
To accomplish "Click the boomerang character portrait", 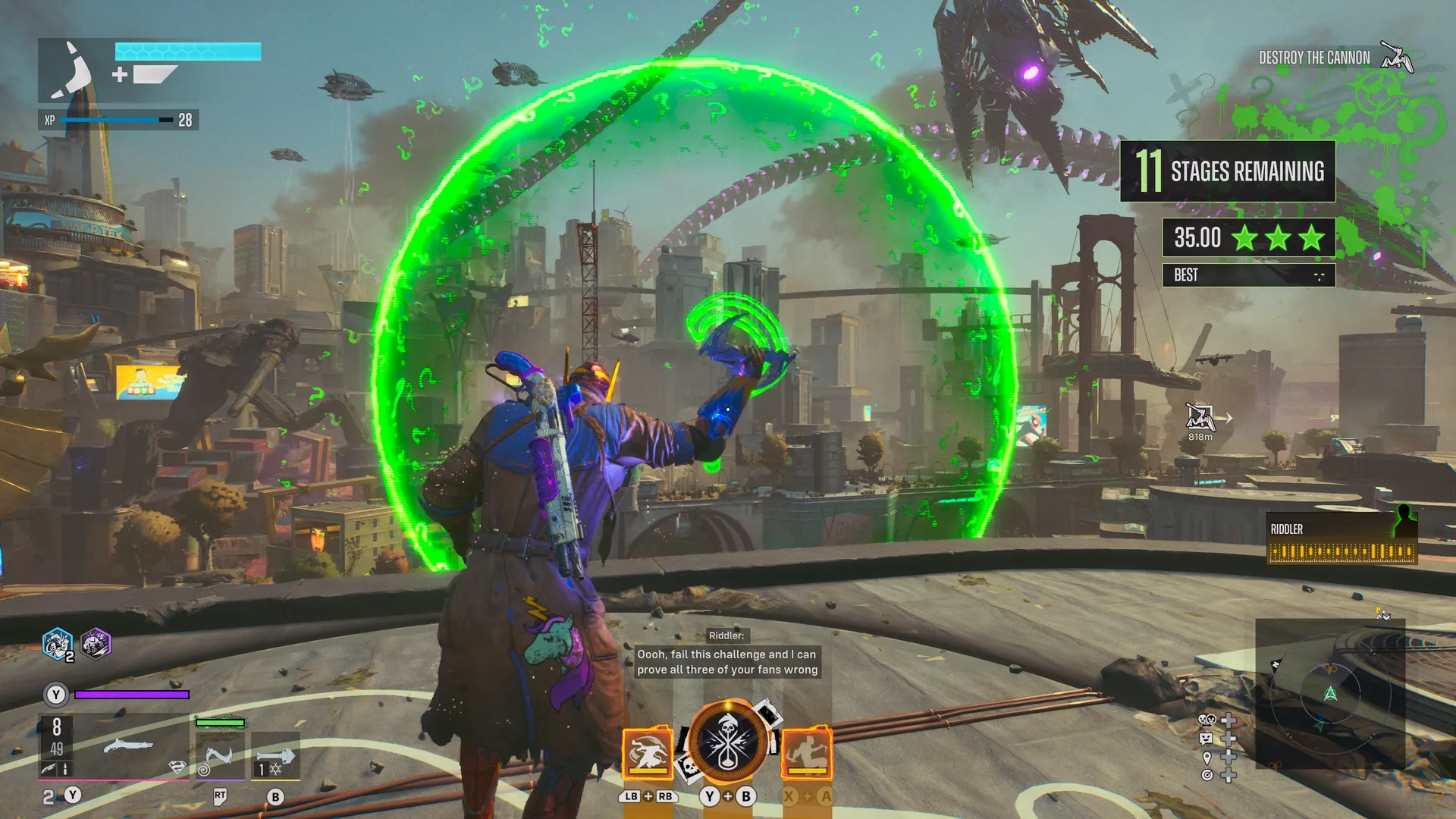I will [74, 70].
